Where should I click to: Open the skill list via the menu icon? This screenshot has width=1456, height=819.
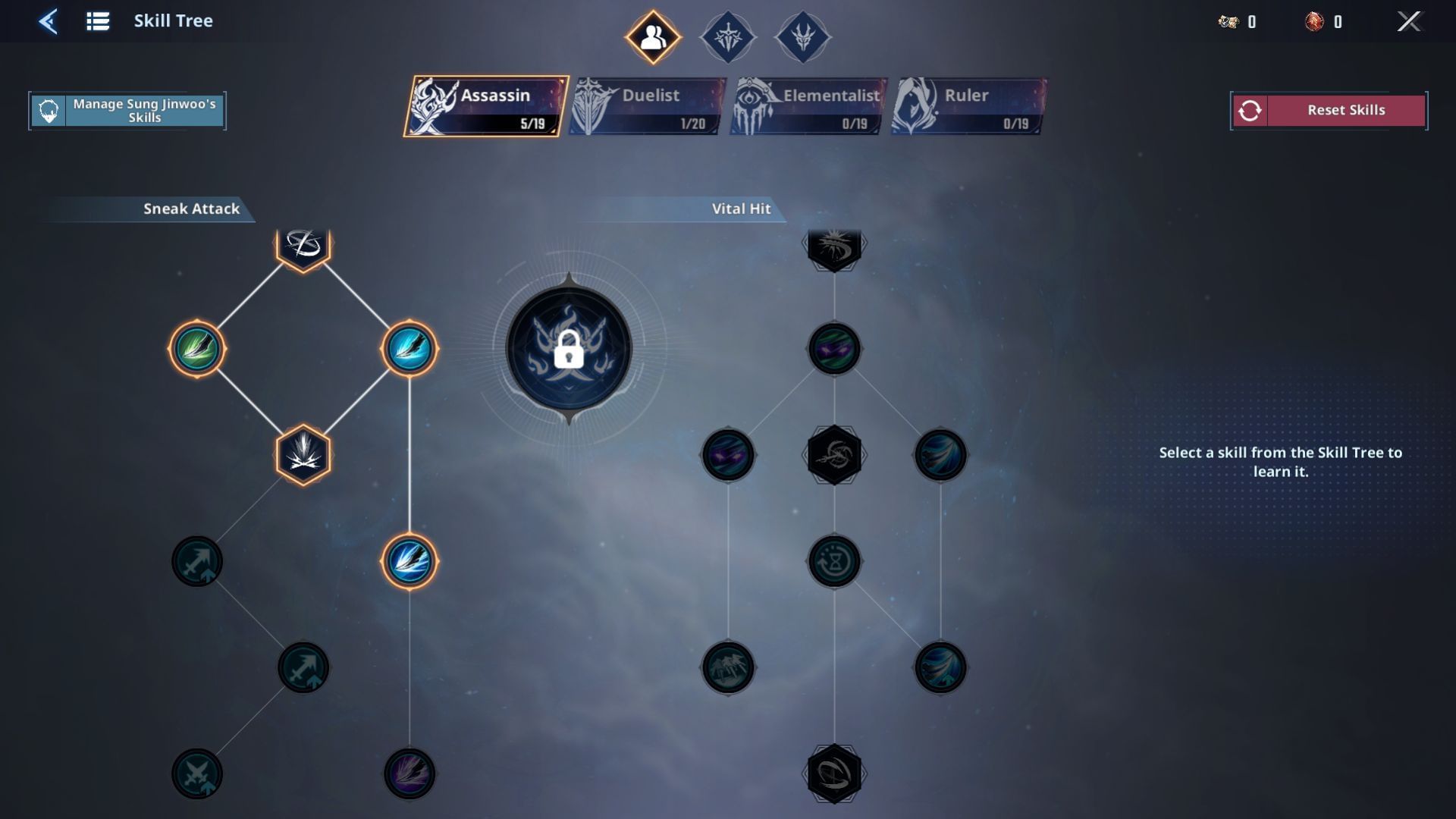[97, 20]
